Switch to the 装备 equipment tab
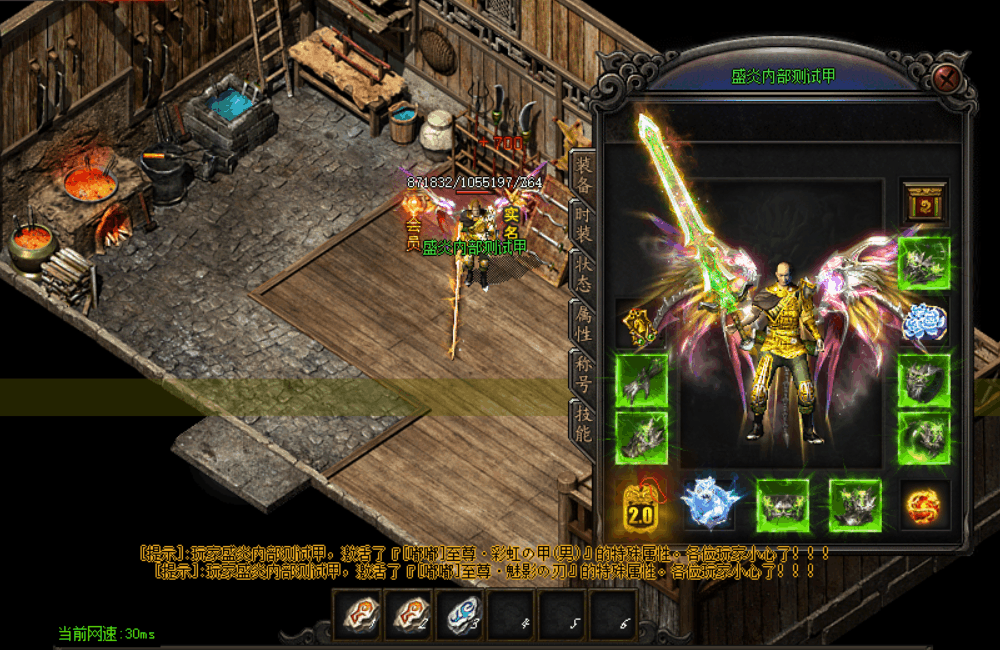The height and width of the screenshot is (650, 1000). [582, 175]
